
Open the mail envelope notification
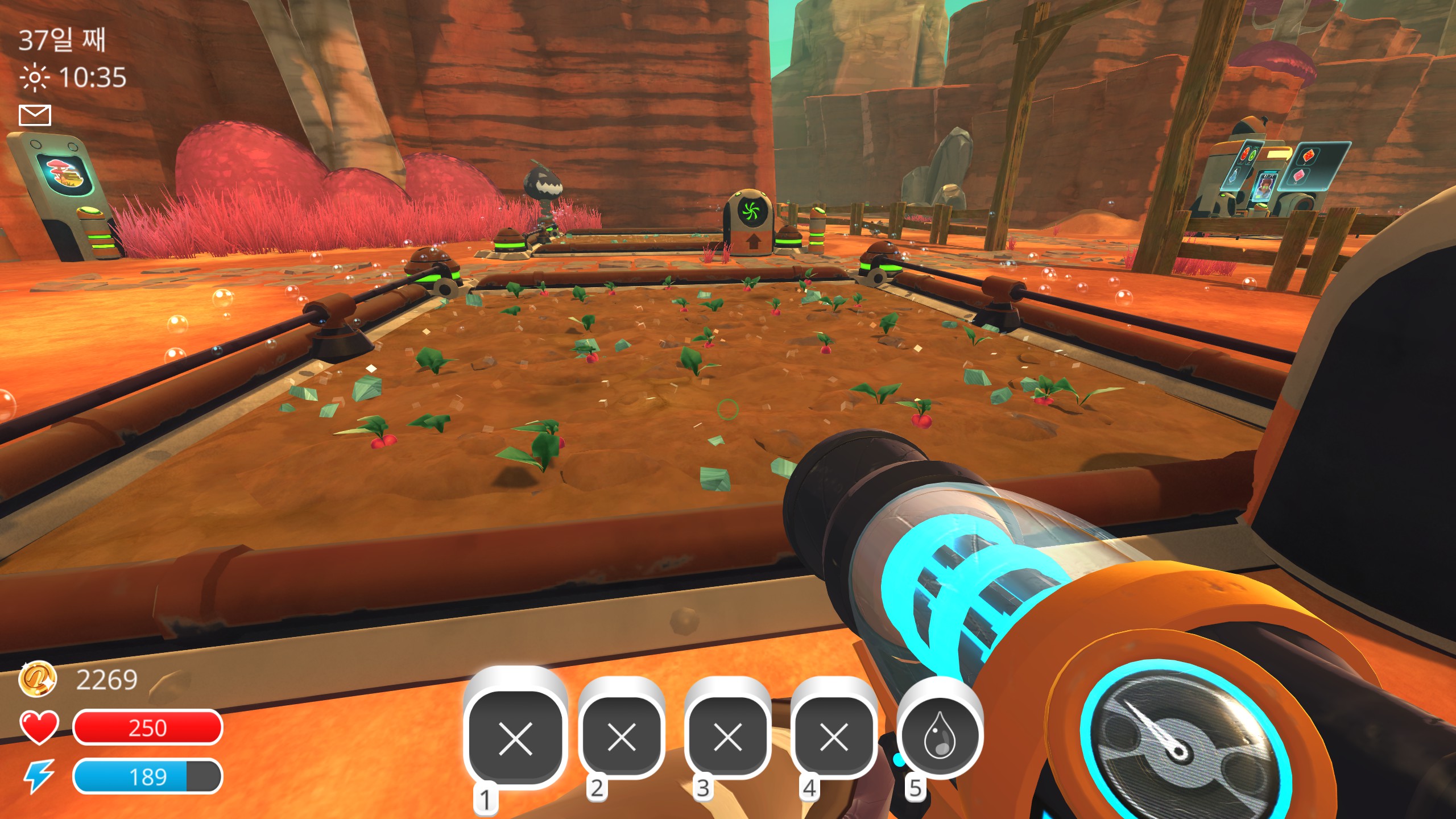click(x=35, y=115)
